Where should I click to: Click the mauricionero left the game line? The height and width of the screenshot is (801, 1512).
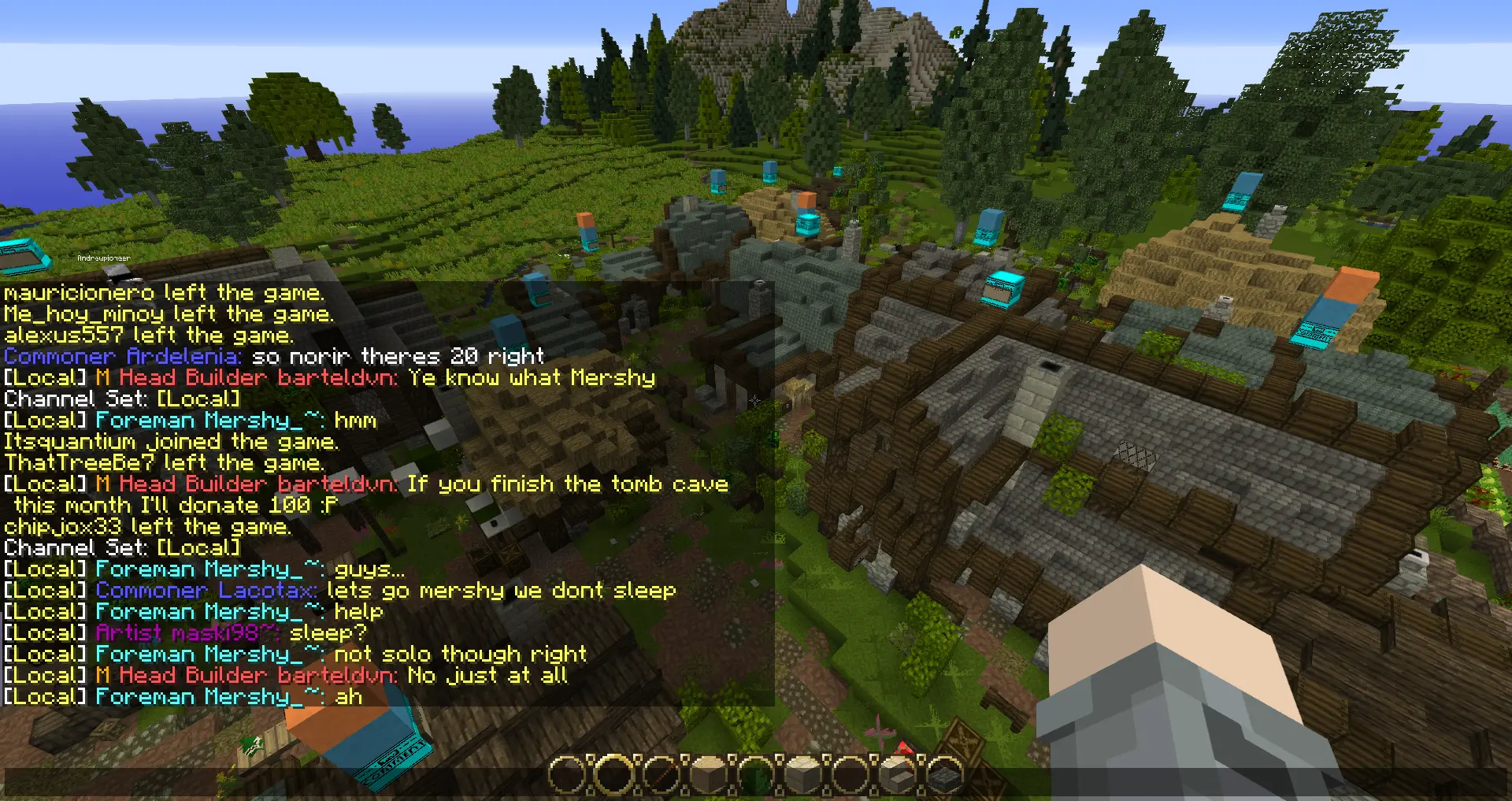click(163, 293)
